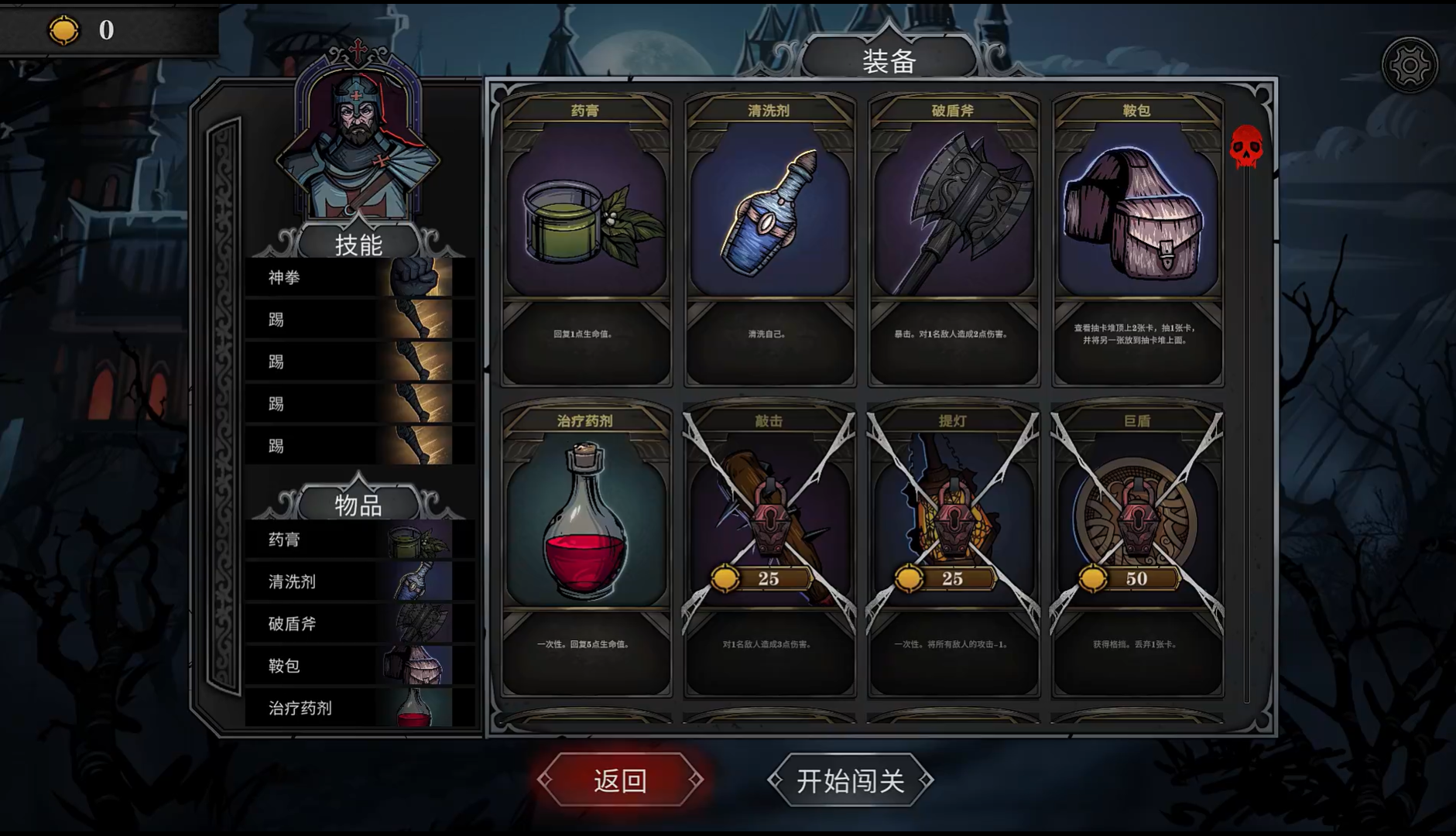This screenshot has height=836, width=1456.
Task: Click 破盾斧 in the 物品 item list
Action: (359, 624)
